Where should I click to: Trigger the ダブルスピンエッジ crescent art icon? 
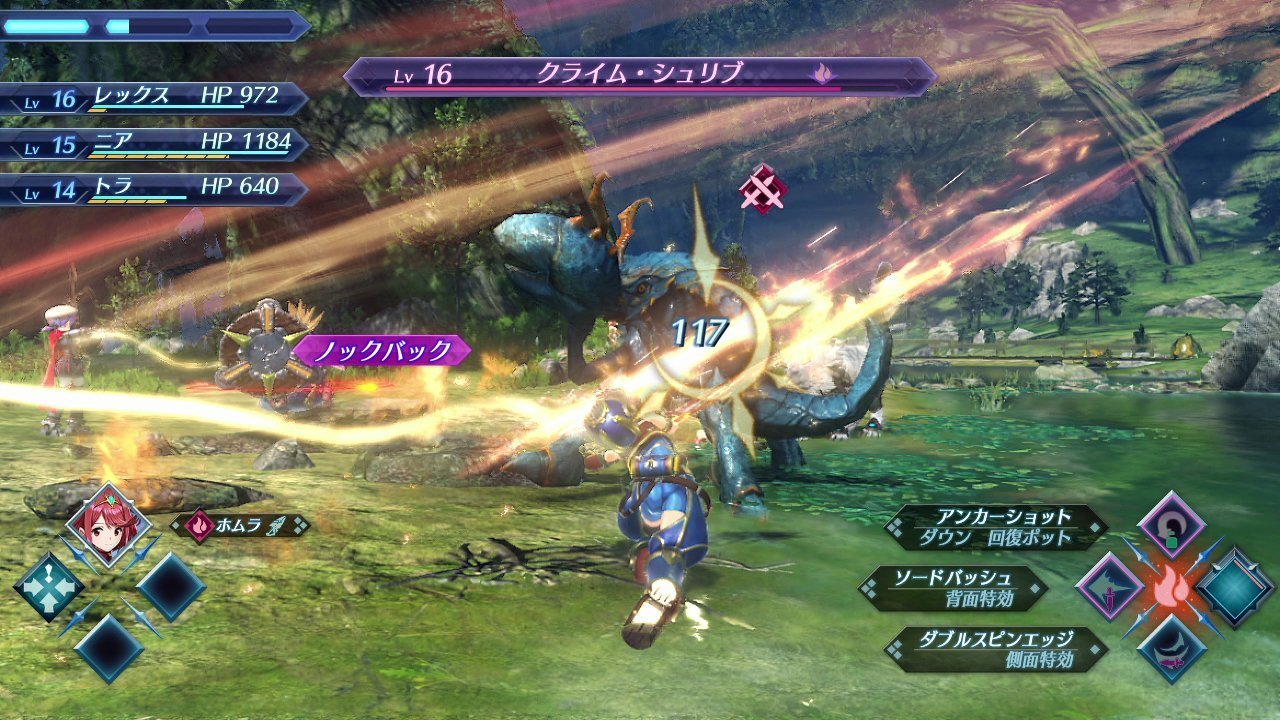[x=1173, y=647]
